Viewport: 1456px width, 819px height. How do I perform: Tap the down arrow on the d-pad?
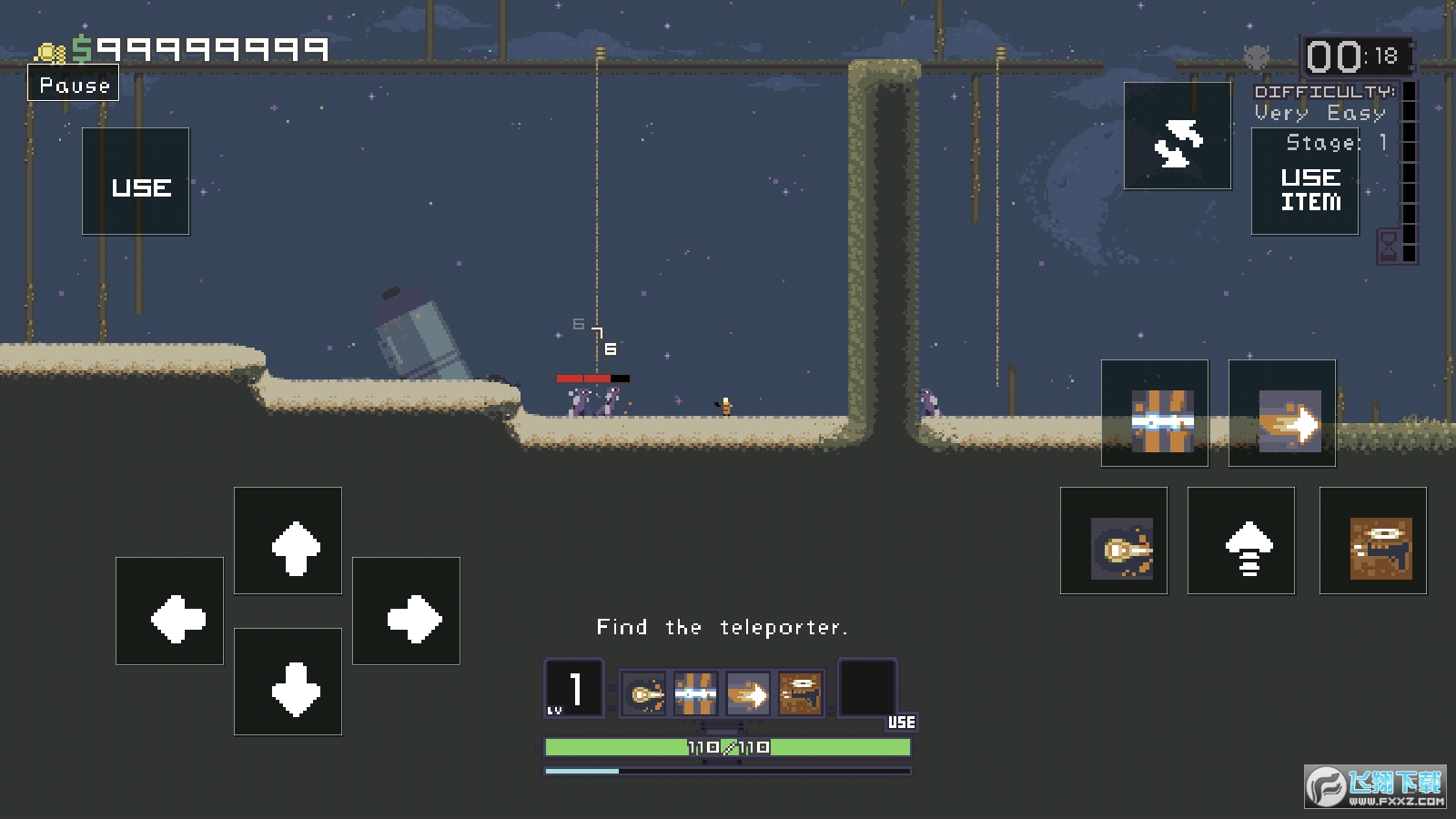point(288,682)
